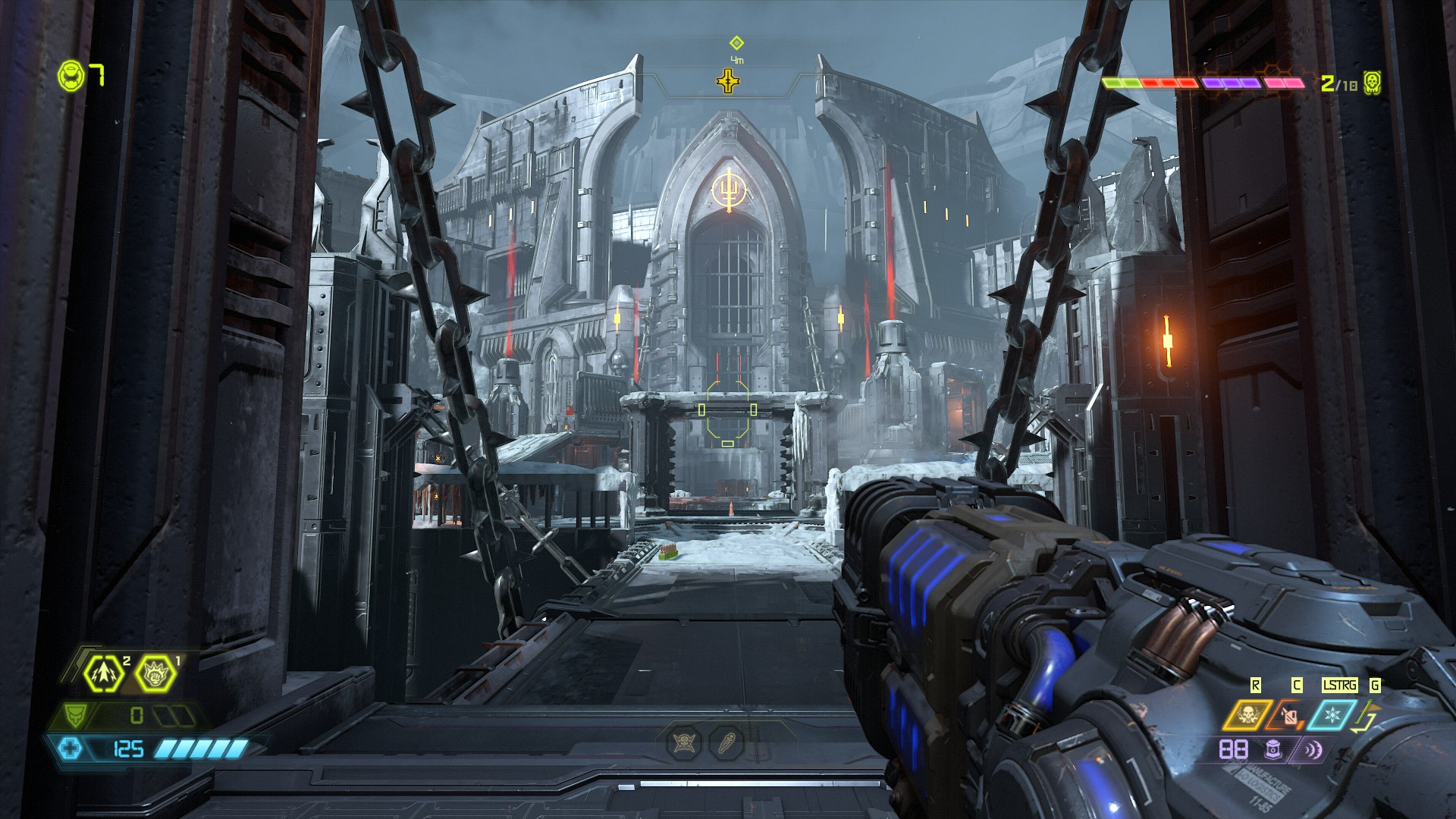Select the chainsaw fuel canister icon
Image resolution: width=1456 pixels, height=819 pixels.
click(x=1288, y=714)
